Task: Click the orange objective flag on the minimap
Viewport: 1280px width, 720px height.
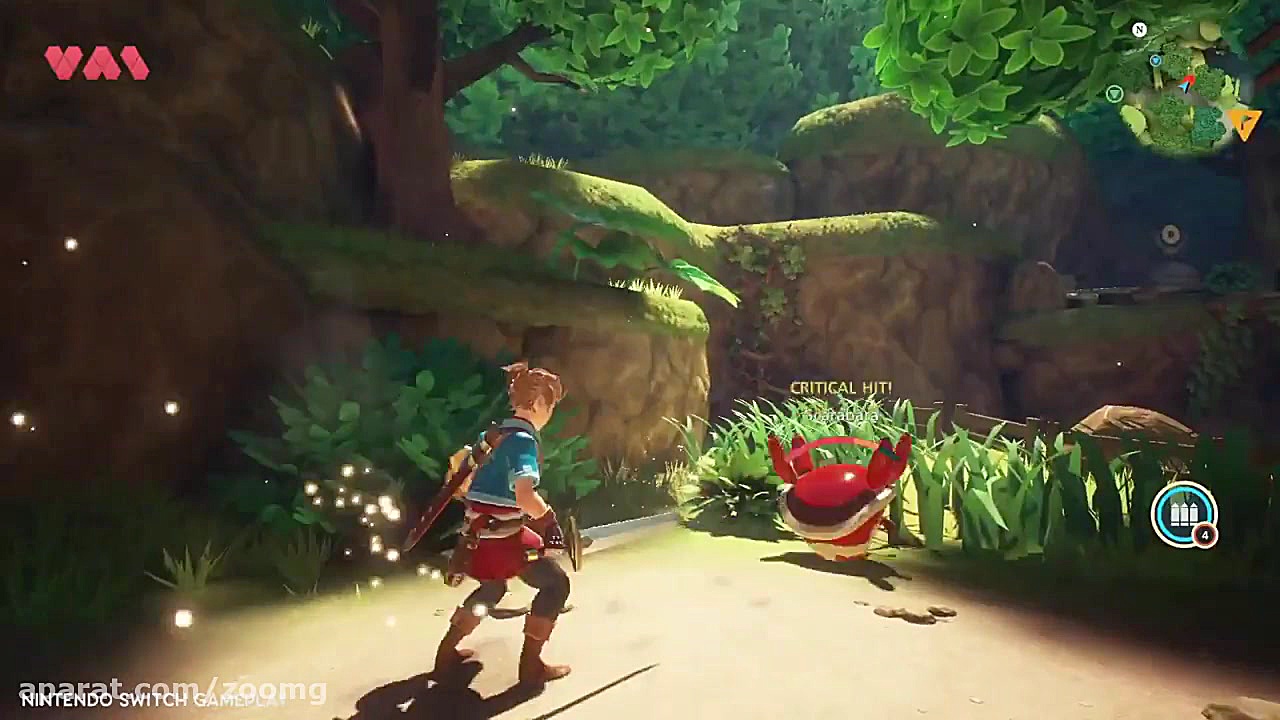Action: point(1244,122)
